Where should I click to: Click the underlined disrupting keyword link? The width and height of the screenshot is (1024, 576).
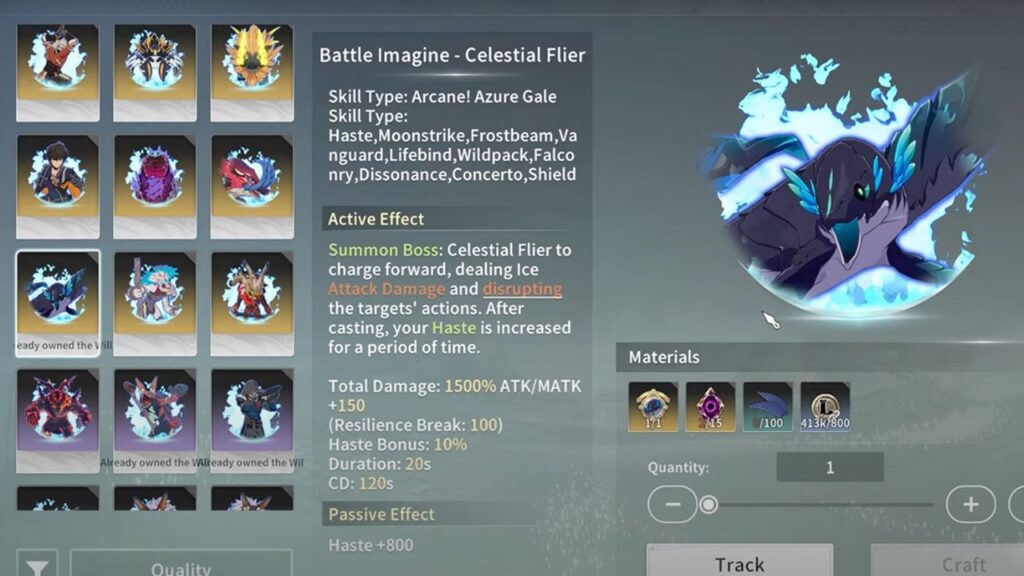[x=522, y=289]
